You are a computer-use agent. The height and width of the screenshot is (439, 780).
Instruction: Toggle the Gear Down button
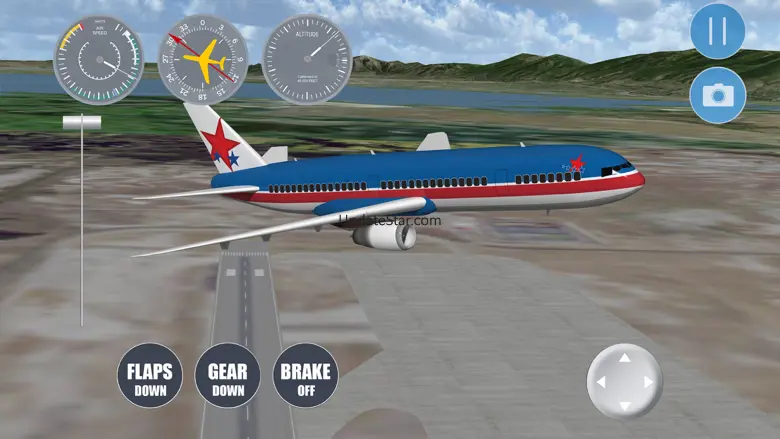click(227, 376)
